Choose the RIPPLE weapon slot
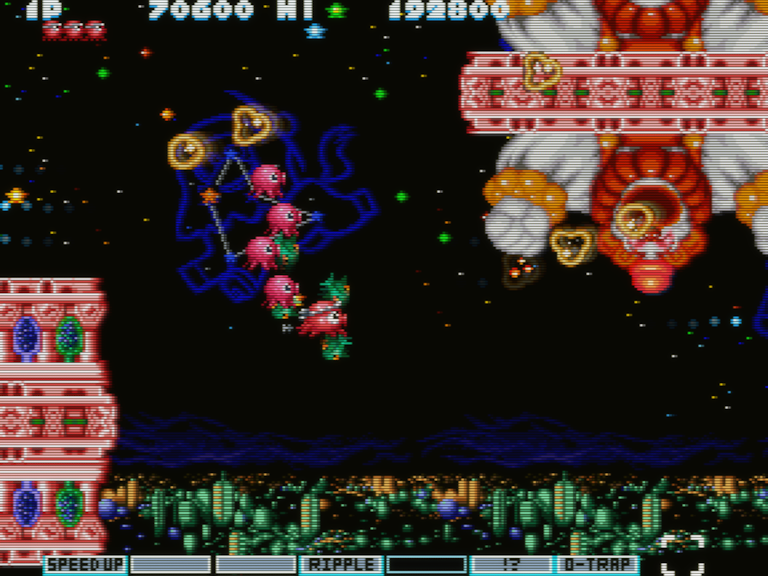Screen dimensions: 768x576 pyautogui.click(x=341, y=564)
